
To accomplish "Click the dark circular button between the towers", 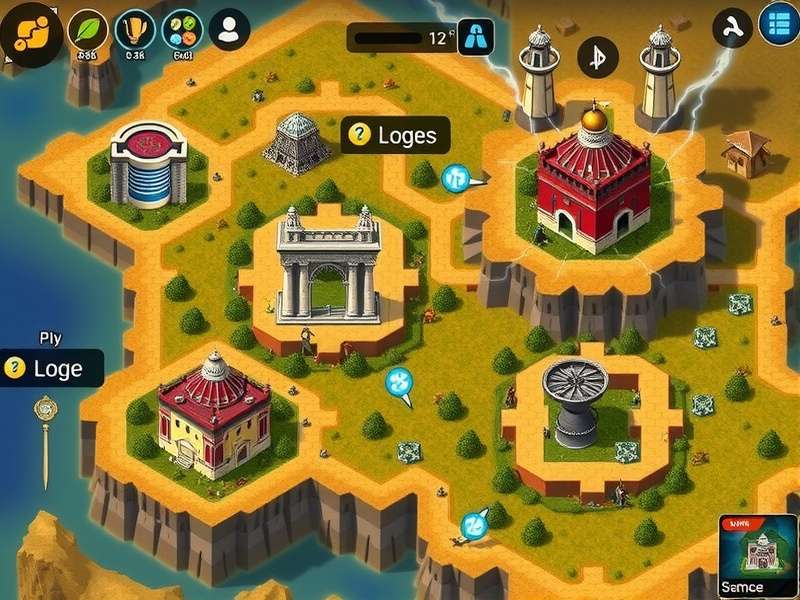I will [598, 56].
